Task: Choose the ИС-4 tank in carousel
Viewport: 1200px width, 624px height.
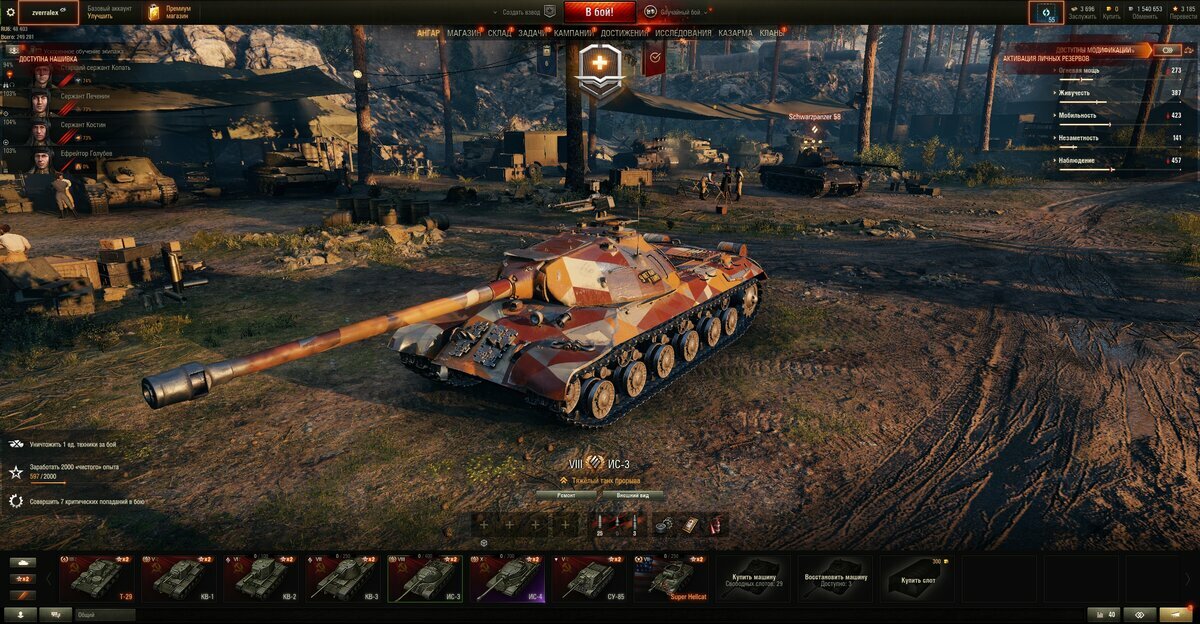Action: point(508,578)
